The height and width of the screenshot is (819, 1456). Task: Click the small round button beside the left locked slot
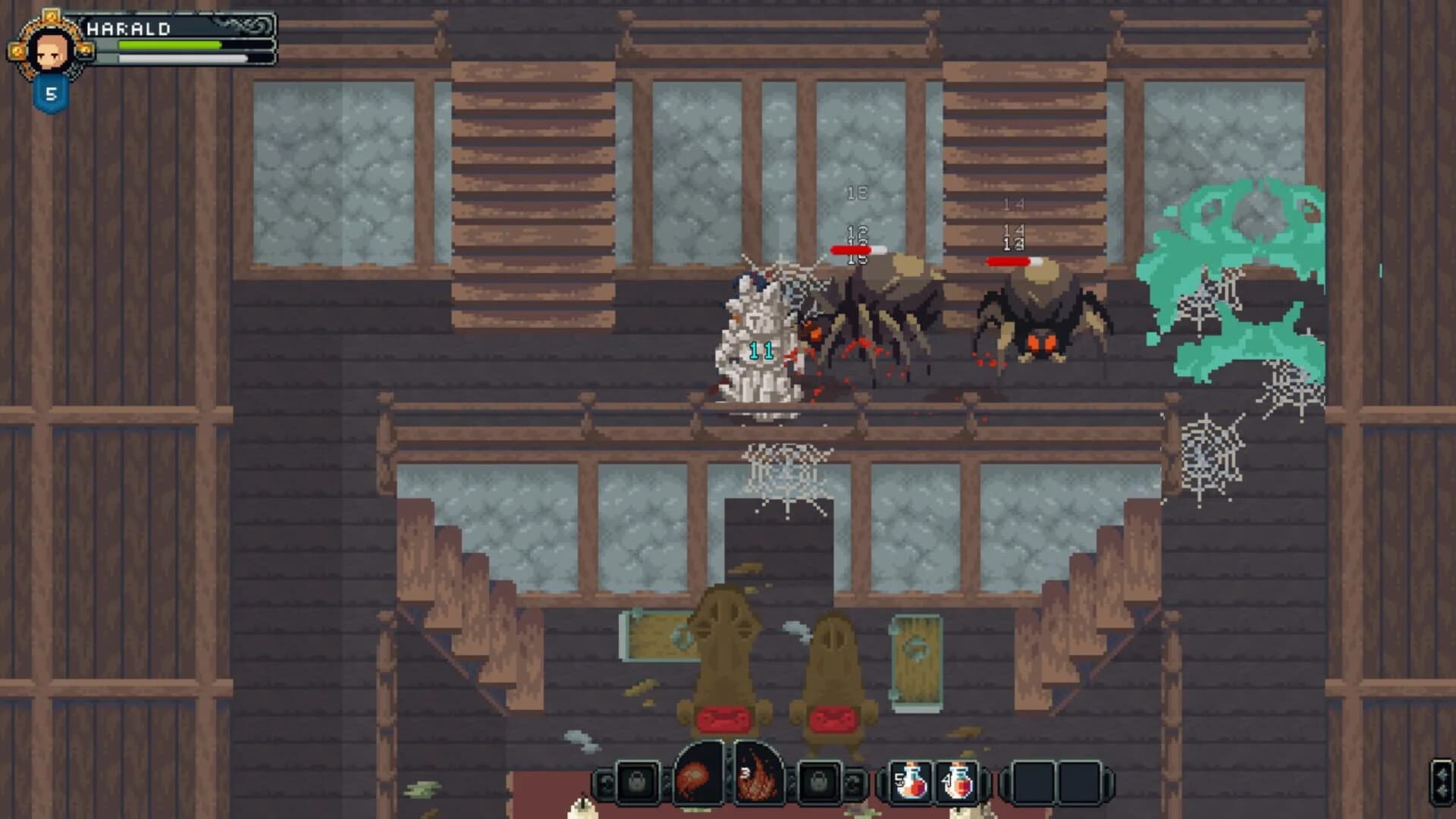[604, 781]
